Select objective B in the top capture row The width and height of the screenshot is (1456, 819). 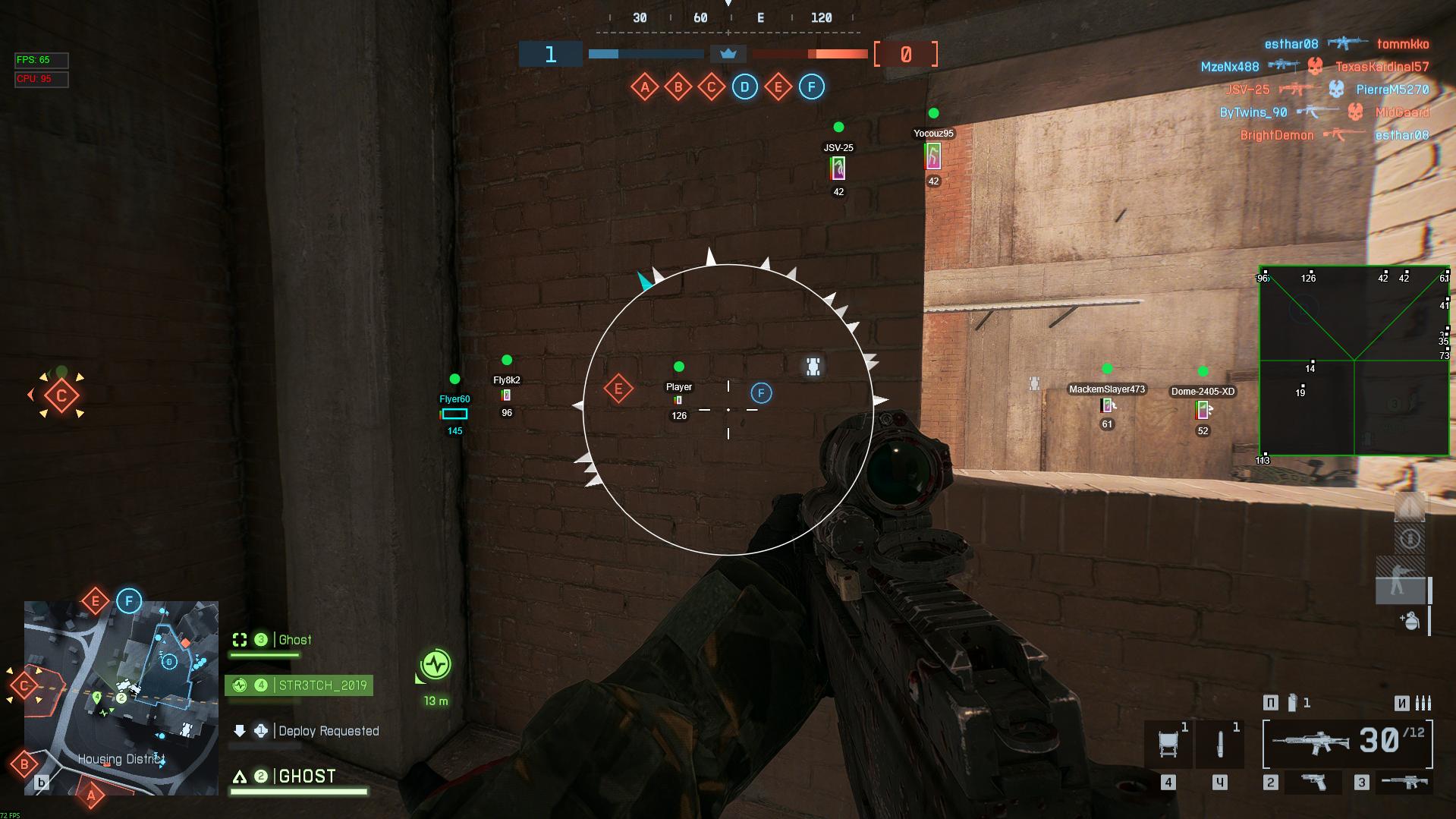[x=678, y=87]
